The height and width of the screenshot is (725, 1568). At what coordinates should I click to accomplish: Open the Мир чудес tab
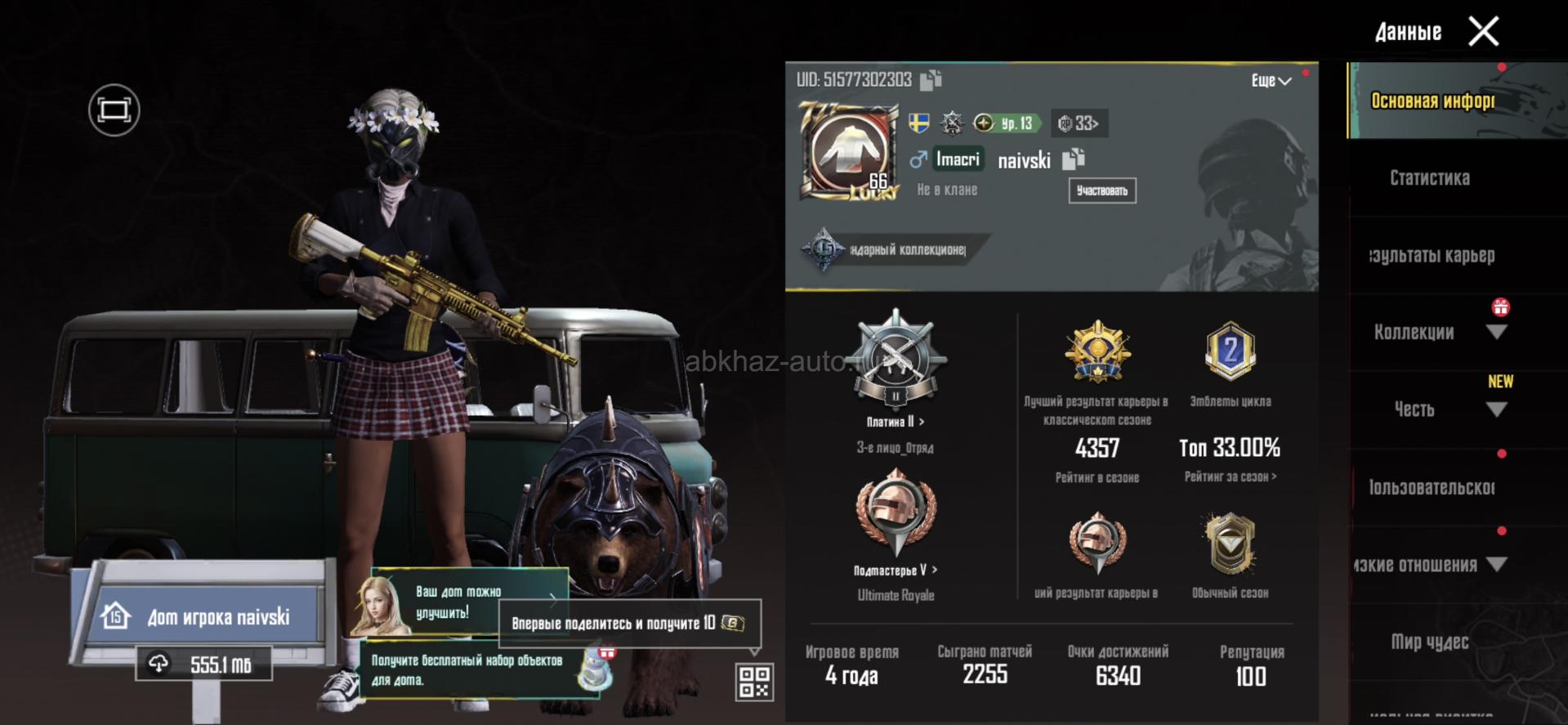pos(1430,642)
